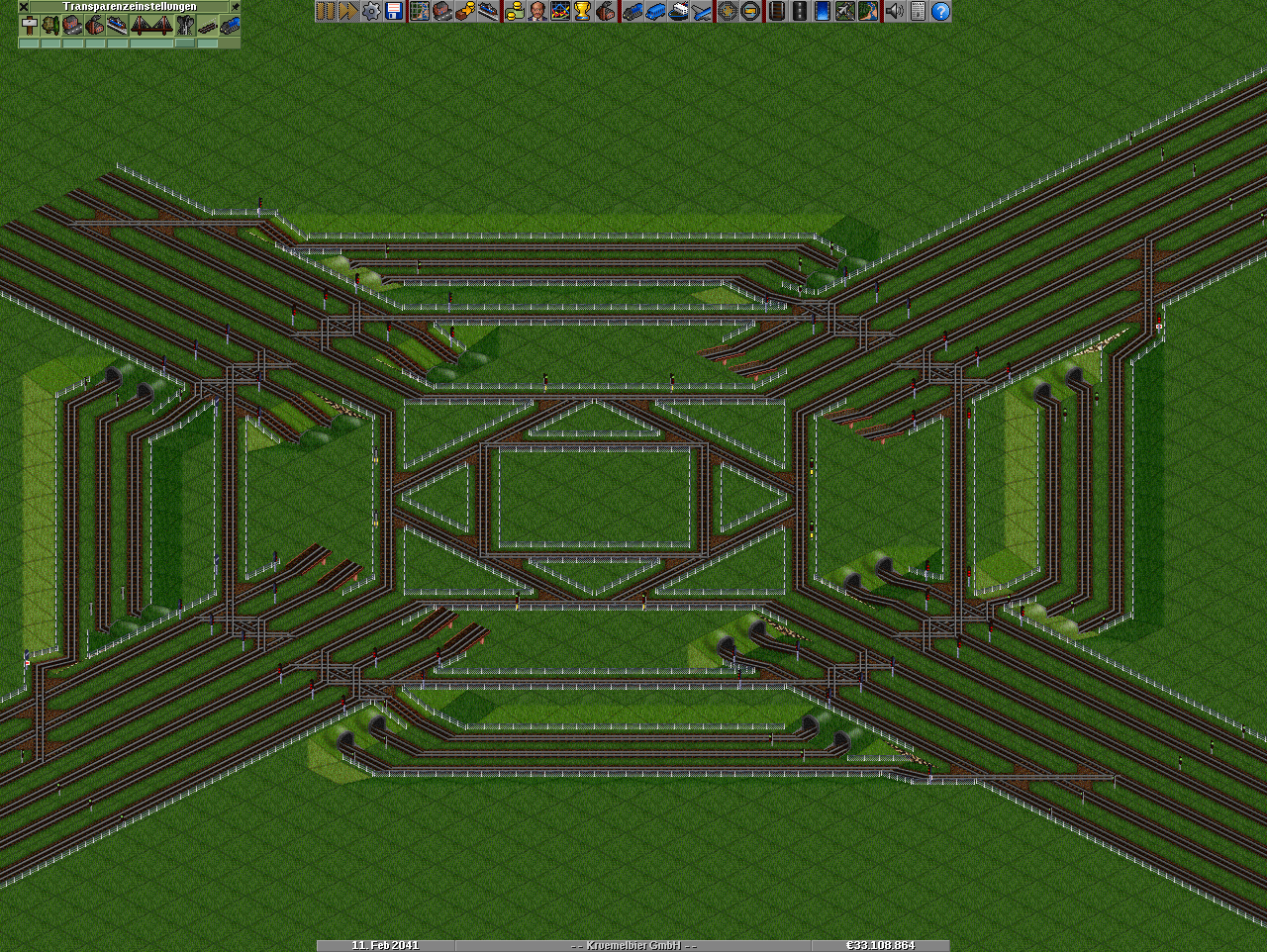Close the Transparenzeinstellungen window

coord(24,6)
